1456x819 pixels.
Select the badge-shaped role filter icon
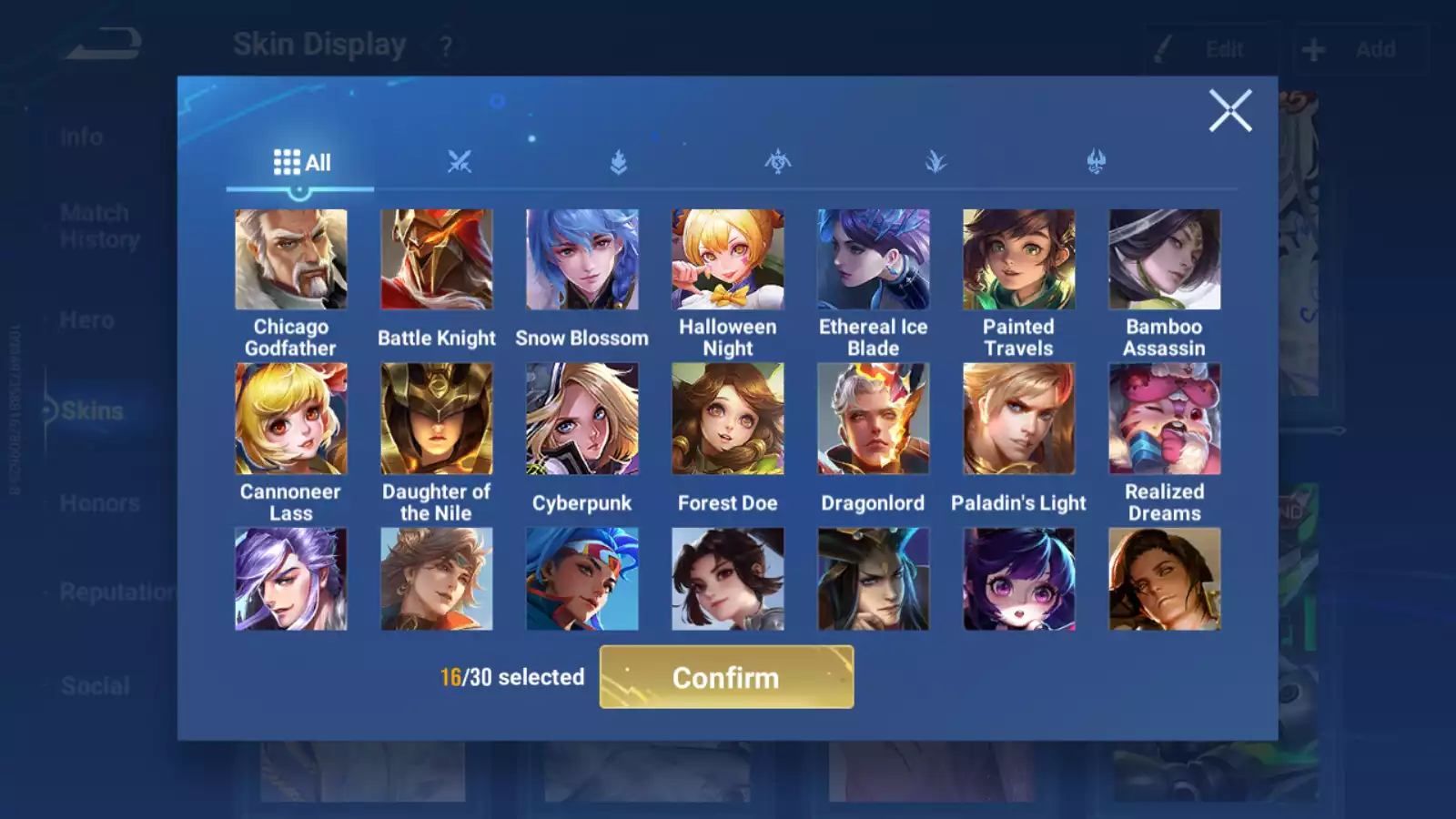(618, 162)
